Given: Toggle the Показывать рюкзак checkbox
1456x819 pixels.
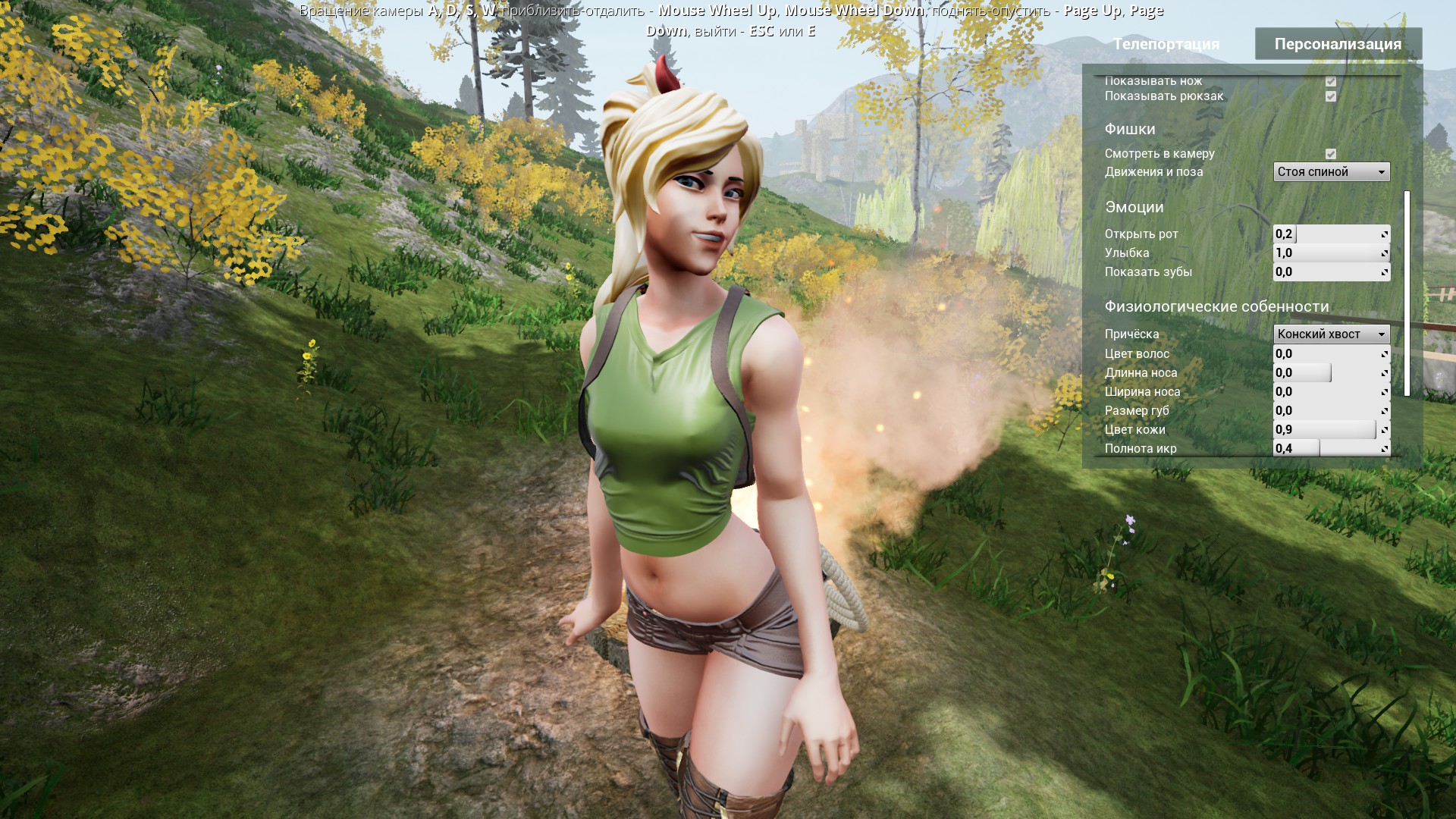Looking at the screenshot, I should [x=1330, y=96].
